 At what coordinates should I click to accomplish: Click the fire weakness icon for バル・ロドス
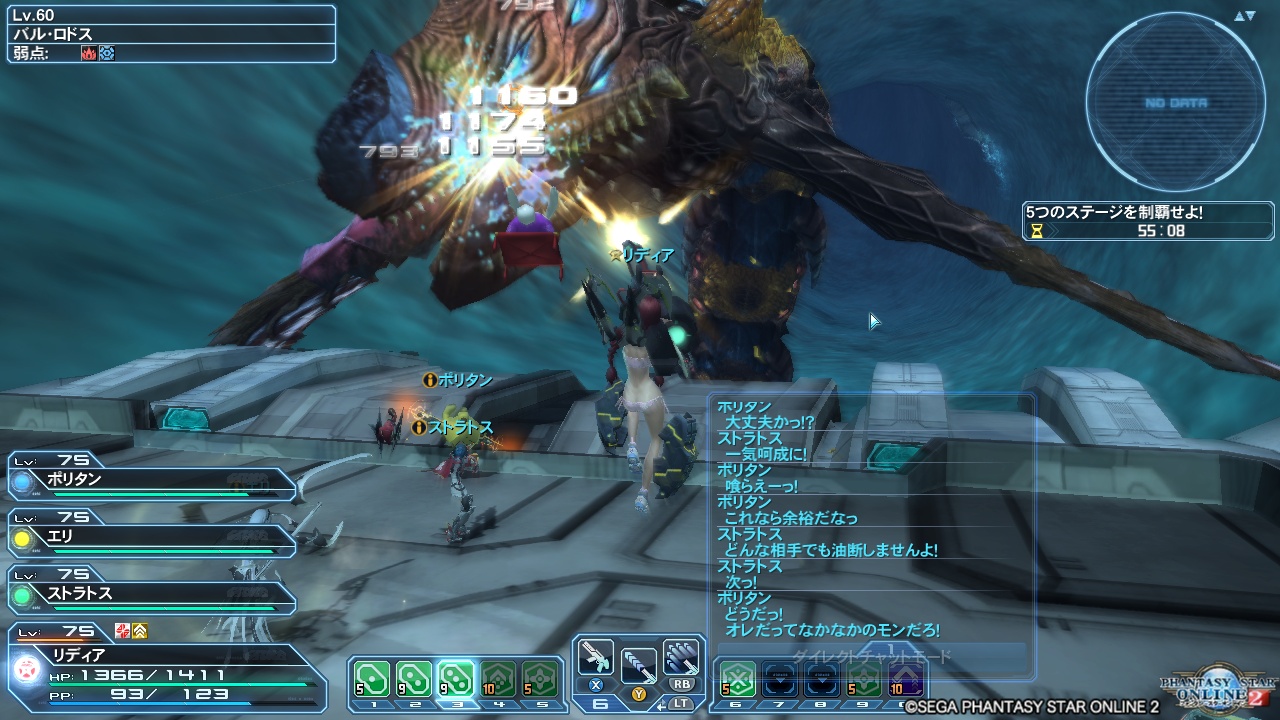[89, 52]
